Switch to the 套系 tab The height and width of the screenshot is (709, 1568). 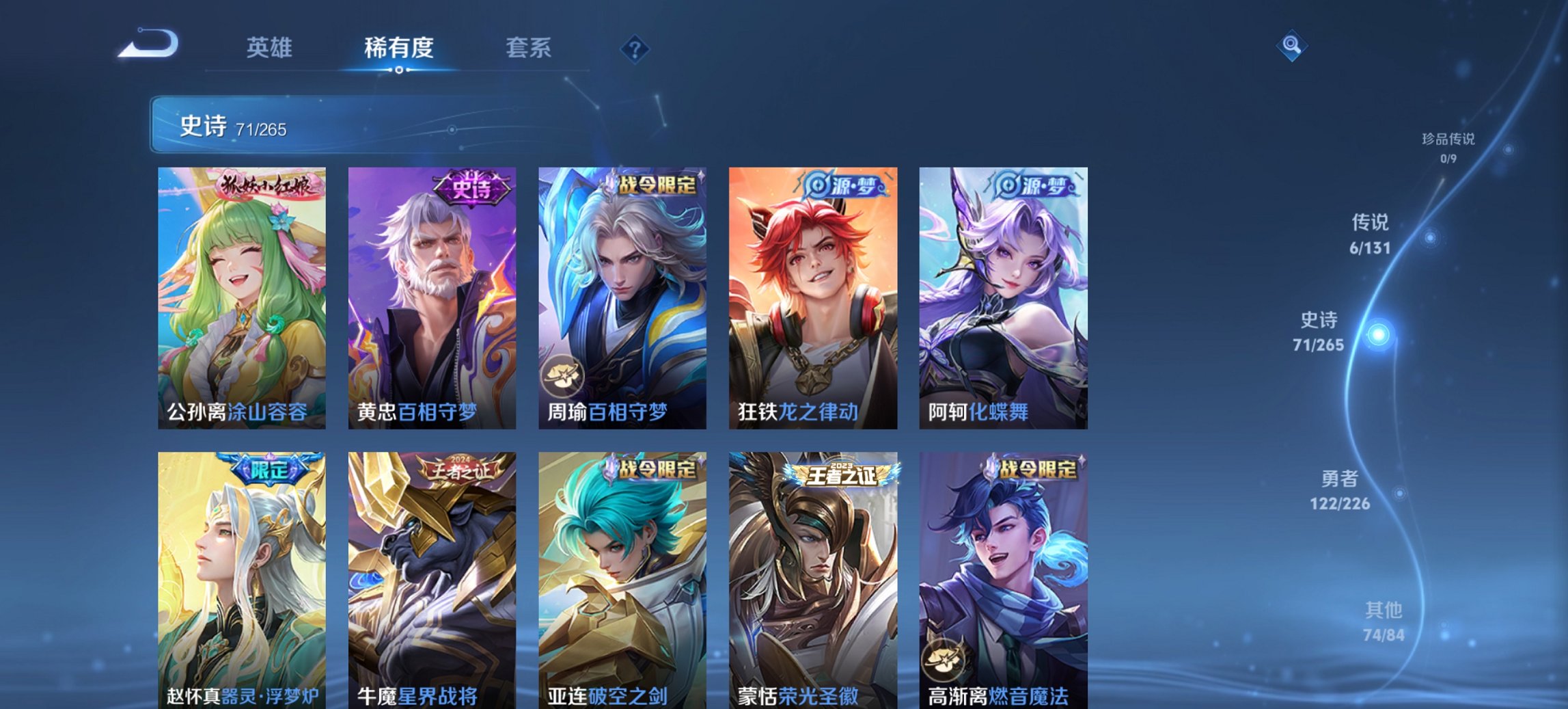click(529, 48)
